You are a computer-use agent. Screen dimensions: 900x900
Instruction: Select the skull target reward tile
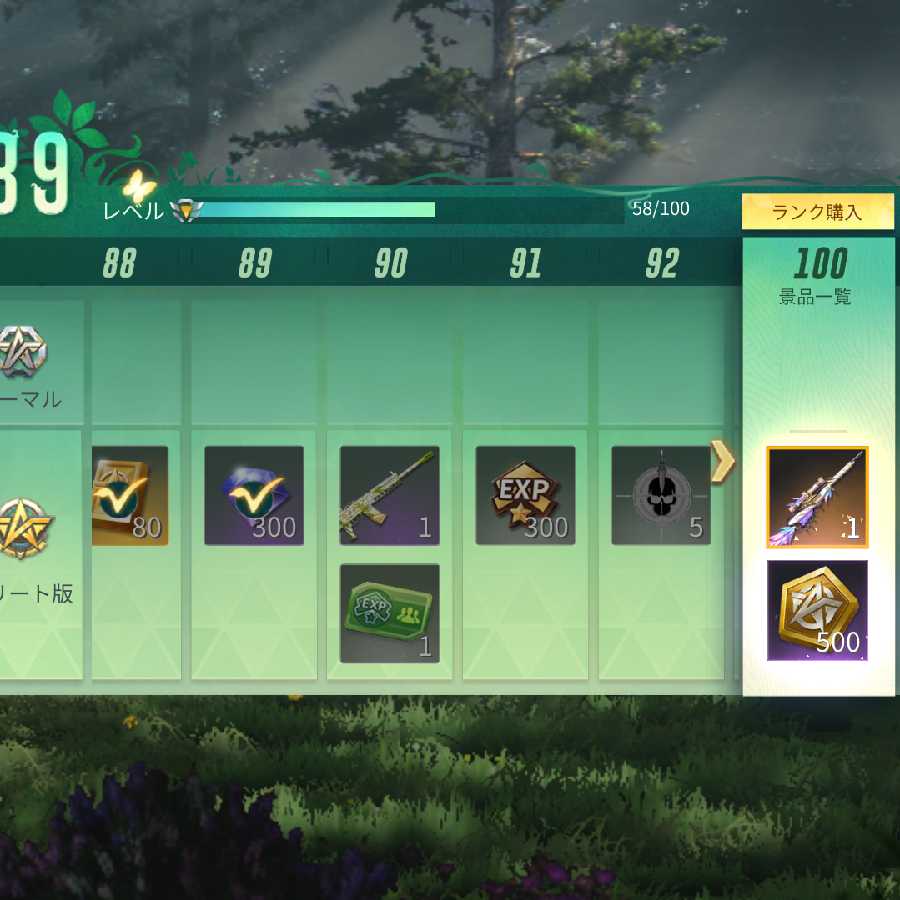[661, 496]
